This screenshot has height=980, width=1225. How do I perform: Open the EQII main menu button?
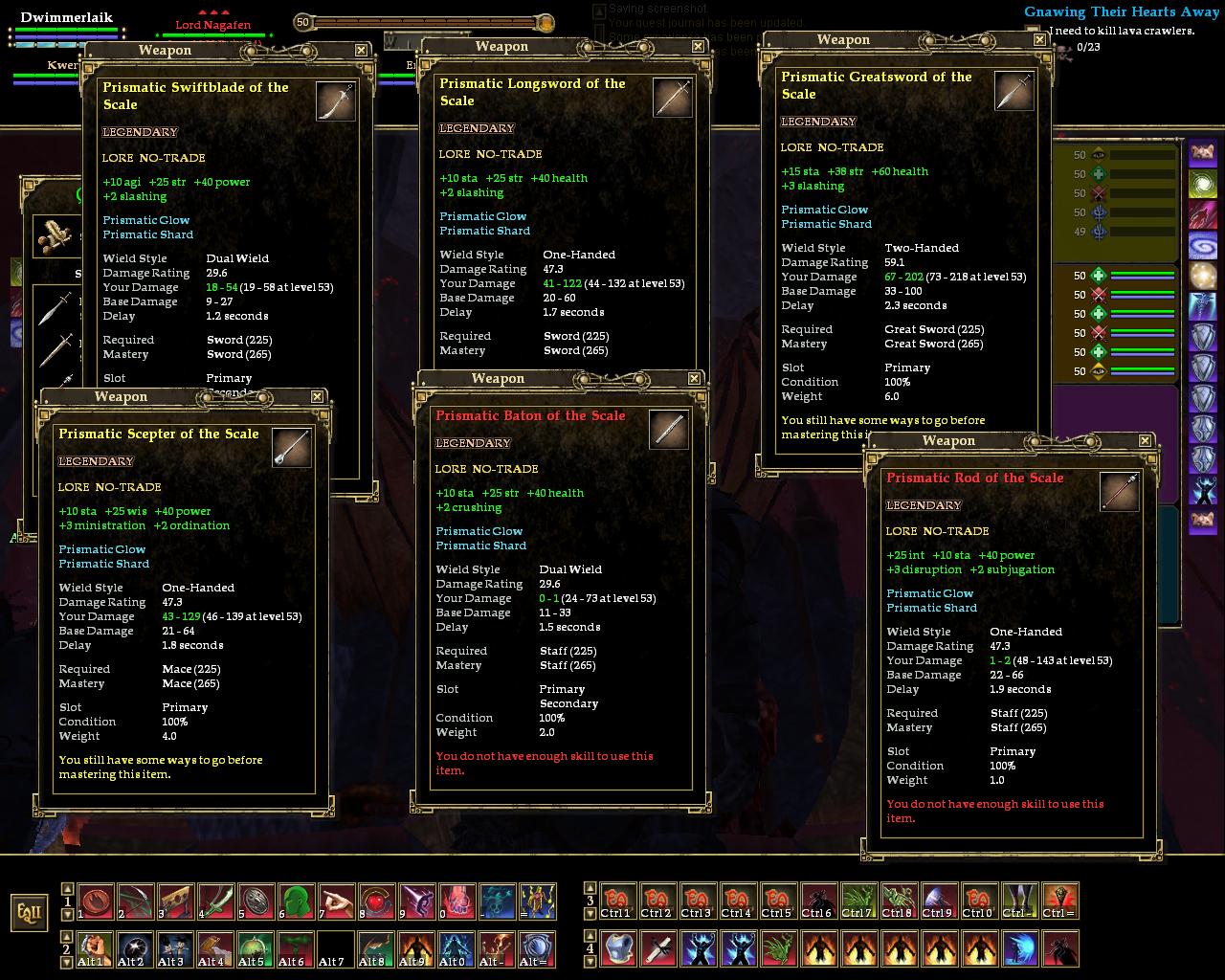click(x=29, y=912)
